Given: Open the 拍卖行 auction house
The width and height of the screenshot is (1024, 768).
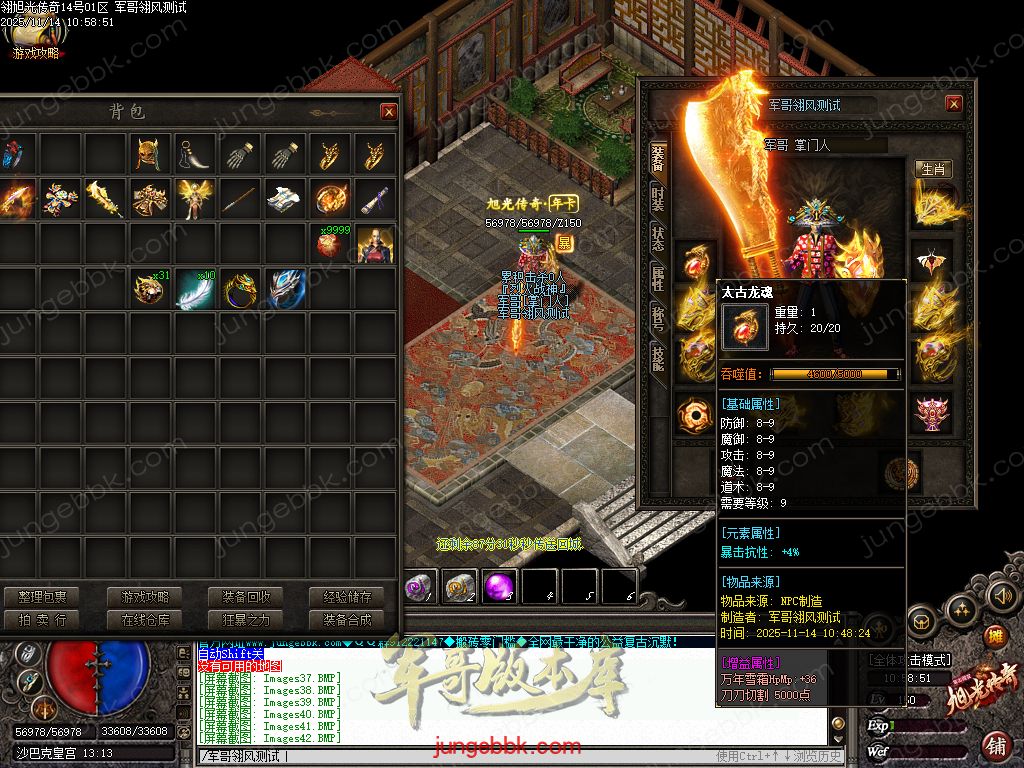Looking at the screenshot, I should pos(42,620).
